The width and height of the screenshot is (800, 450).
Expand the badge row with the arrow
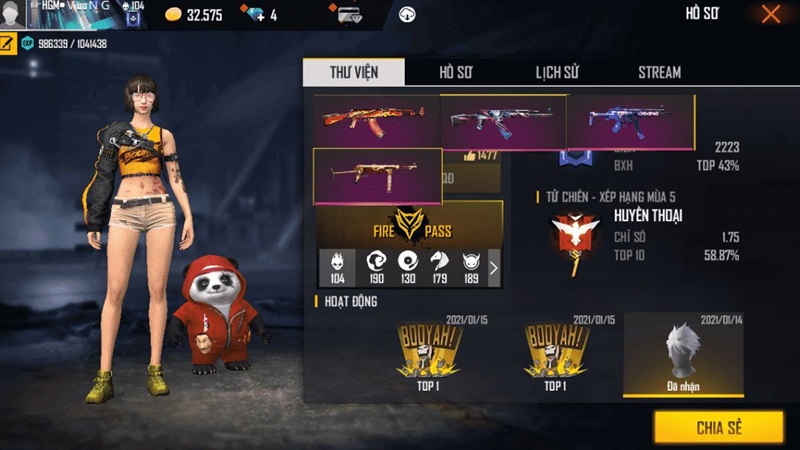pyautogui.click(x=493, y=268)
